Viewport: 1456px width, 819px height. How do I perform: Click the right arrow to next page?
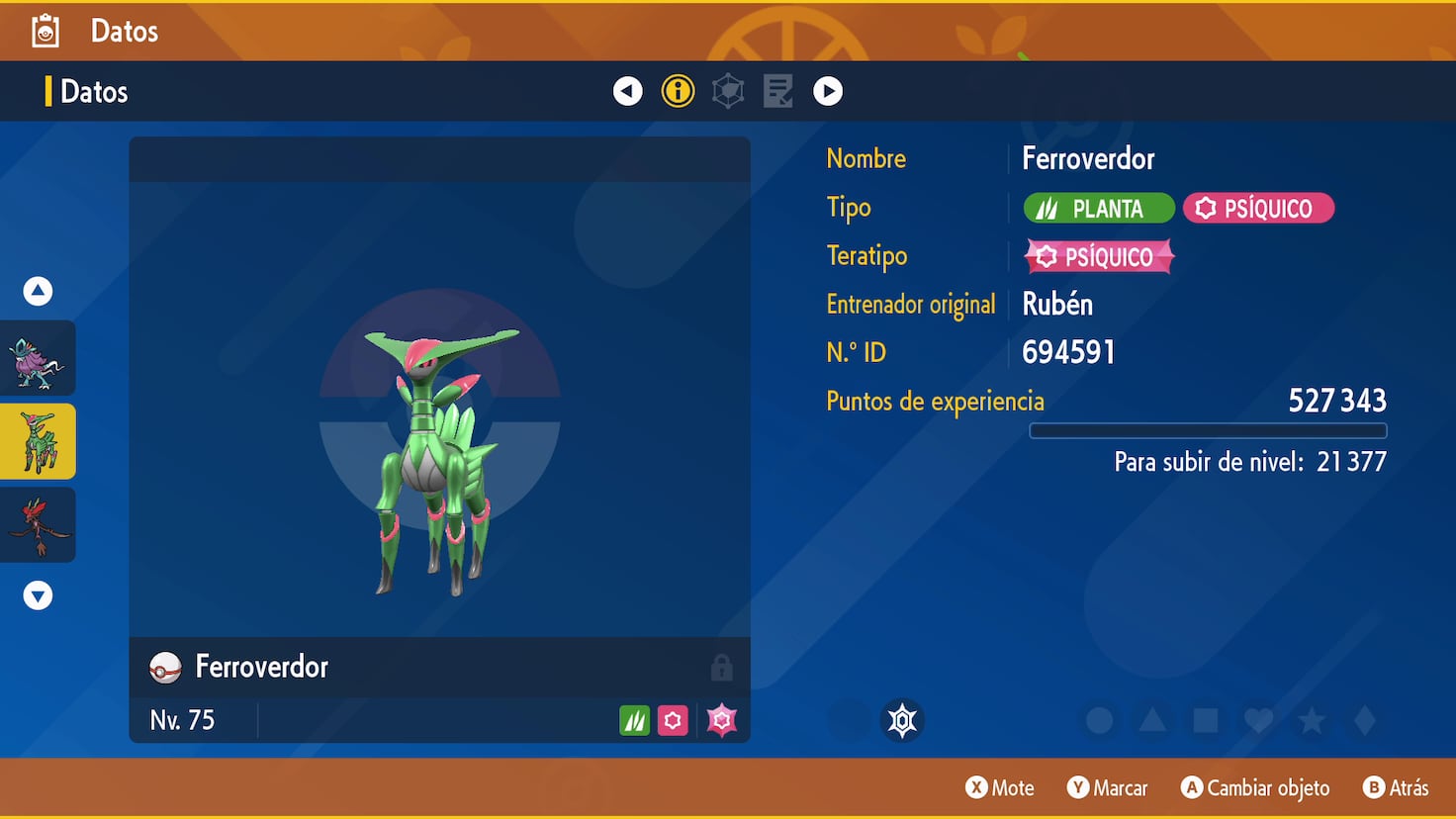[x=828, y=90]
